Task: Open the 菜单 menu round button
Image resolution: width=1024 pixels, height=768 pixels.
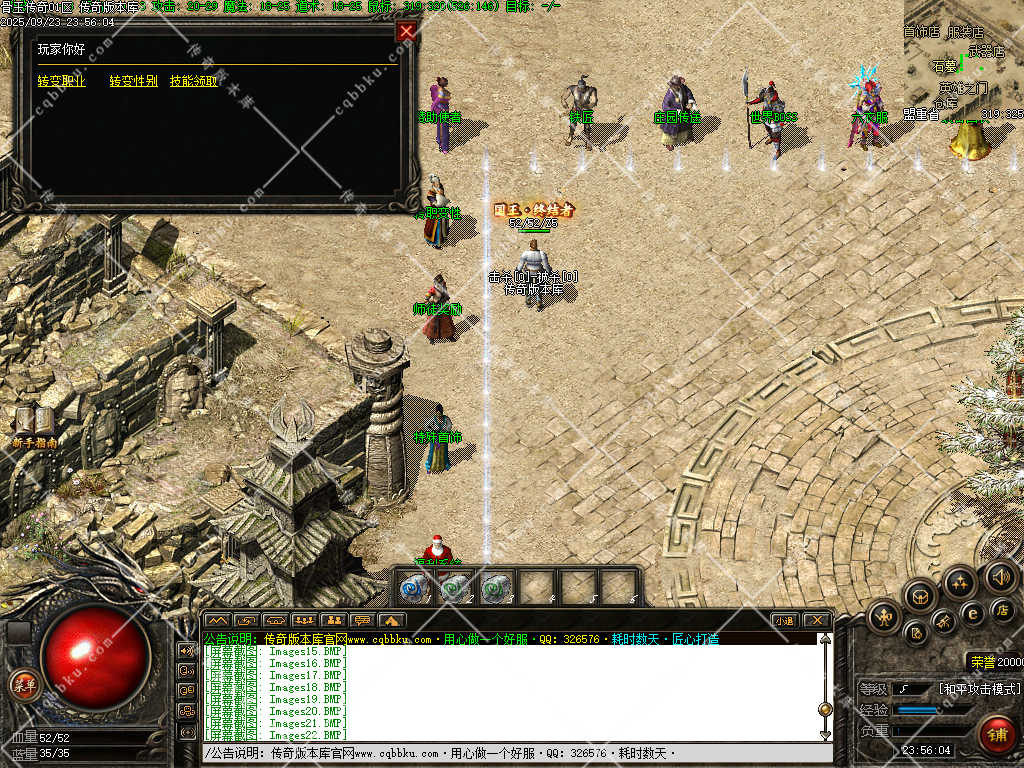Action: pos(23,685)
